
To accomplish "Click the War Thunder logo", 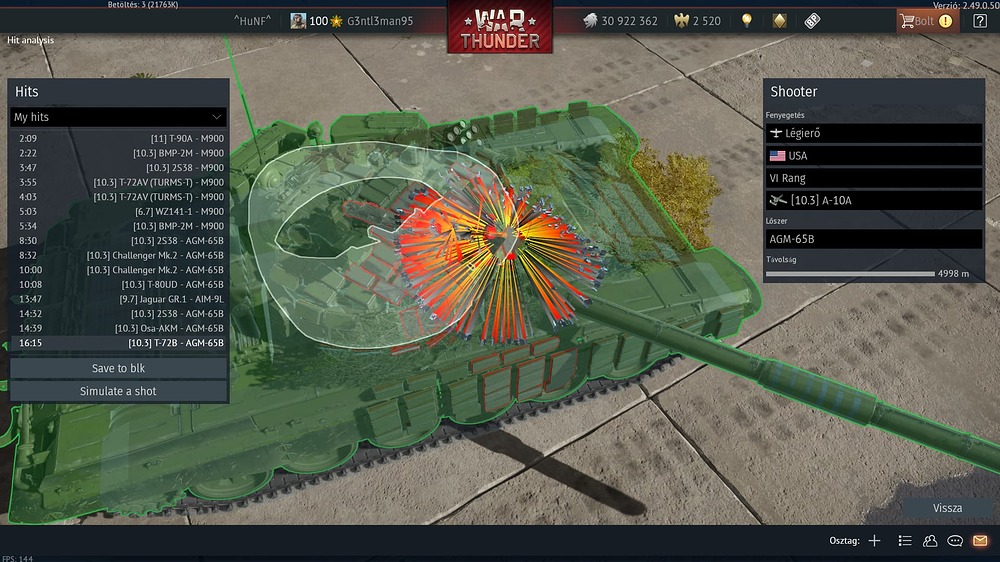I will click(x=500, y=28).
